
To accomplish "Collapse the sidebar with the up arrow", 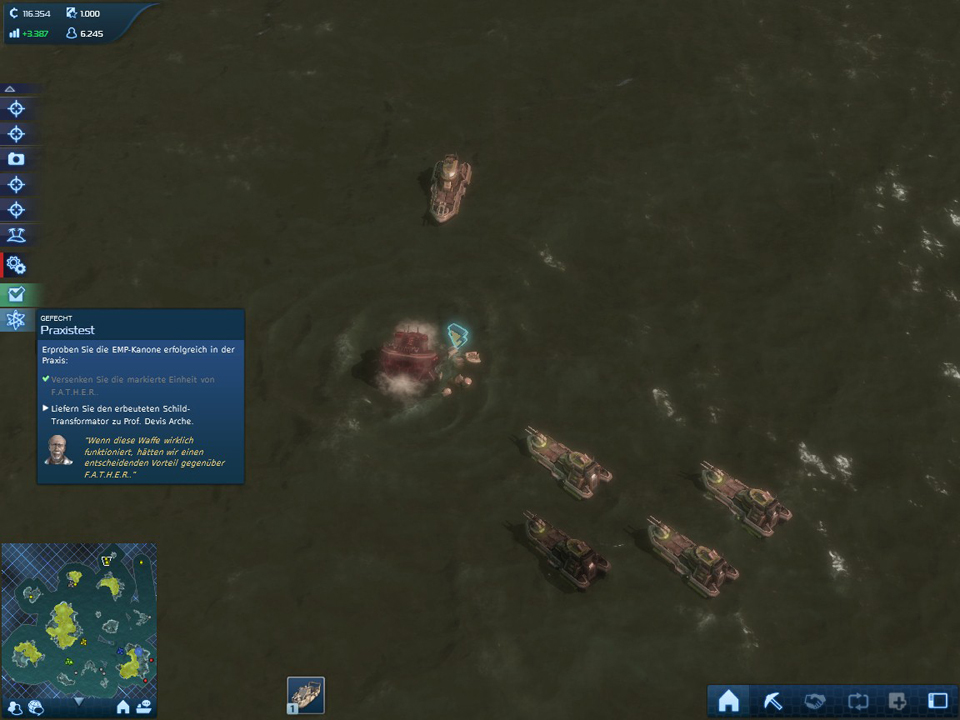I will (10, 89).
